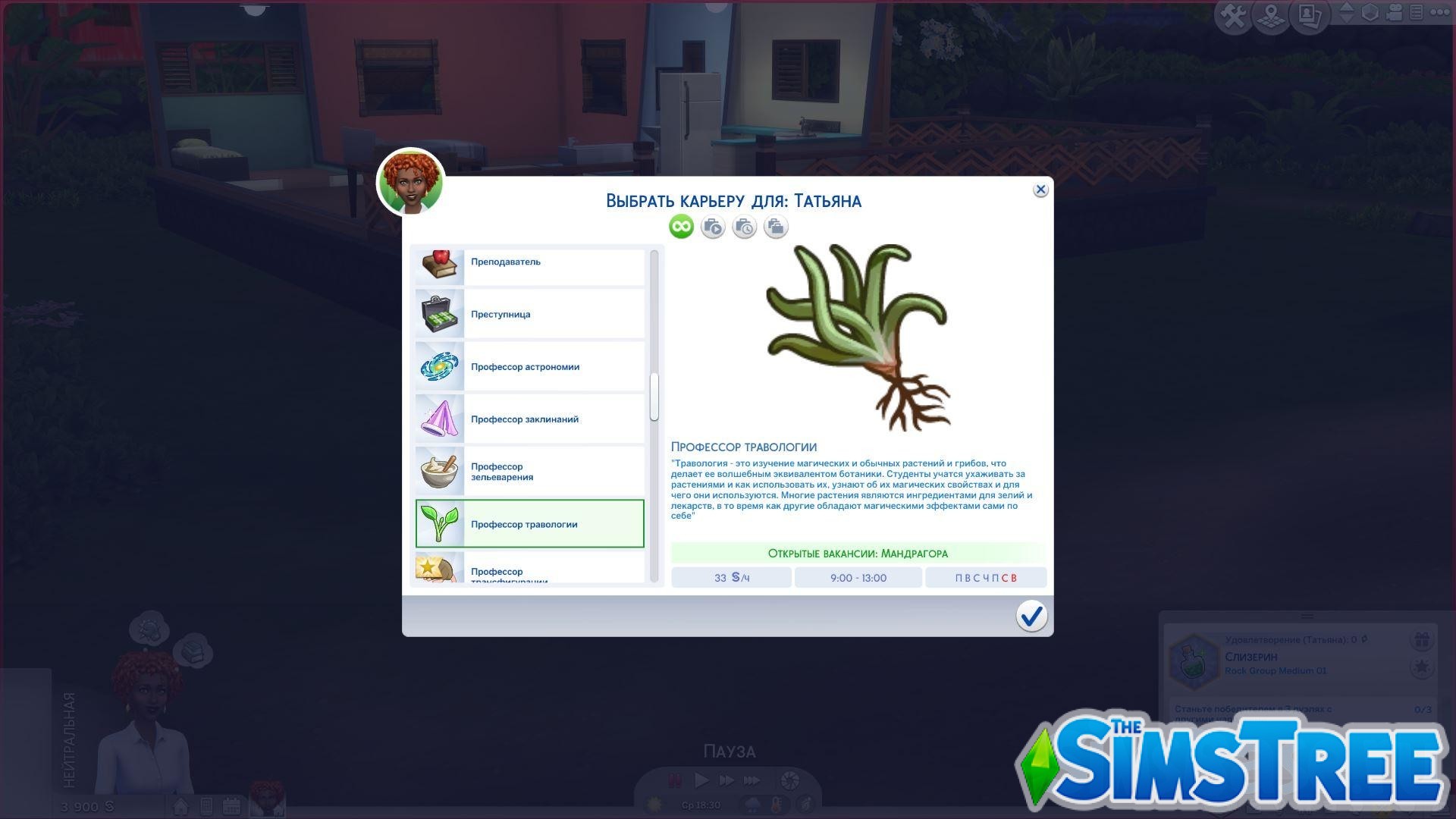Screen dimensions: 1456x819
Task: Set game to ultra speed
Action: [751, 780]
